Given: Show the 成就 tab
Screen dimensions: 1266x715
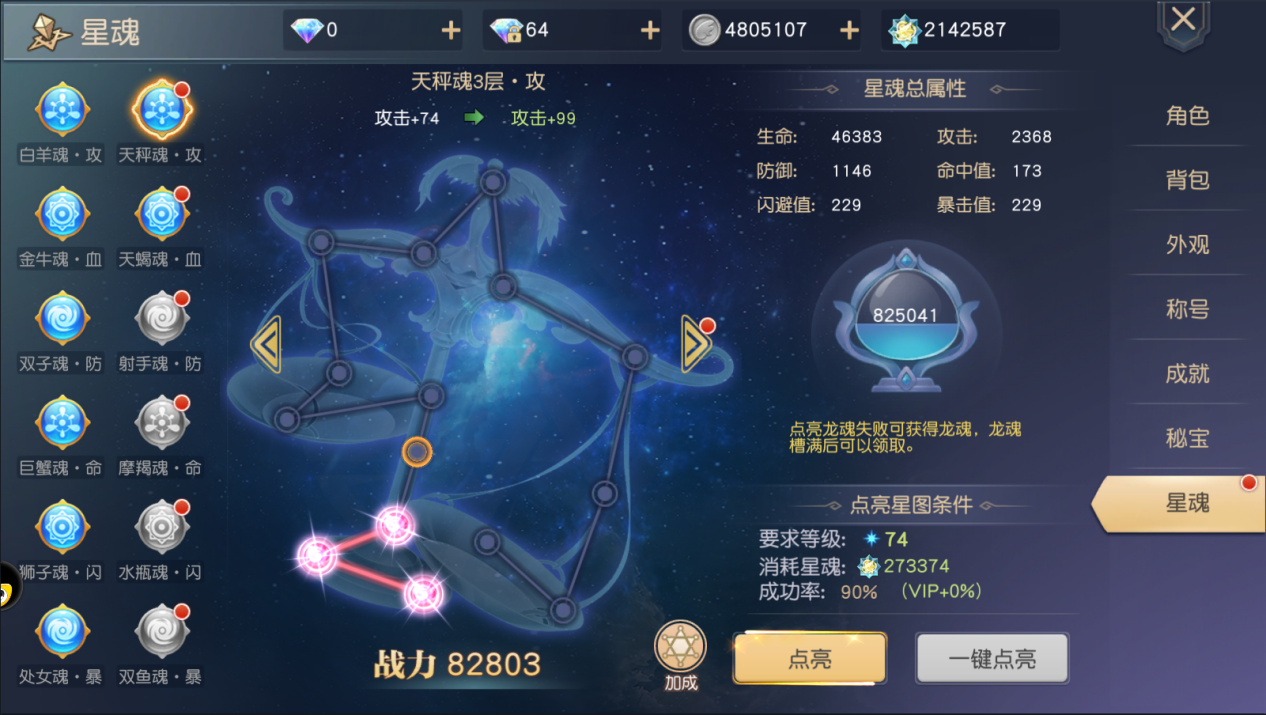Looking at the screenshot, I should (1187, 373).
